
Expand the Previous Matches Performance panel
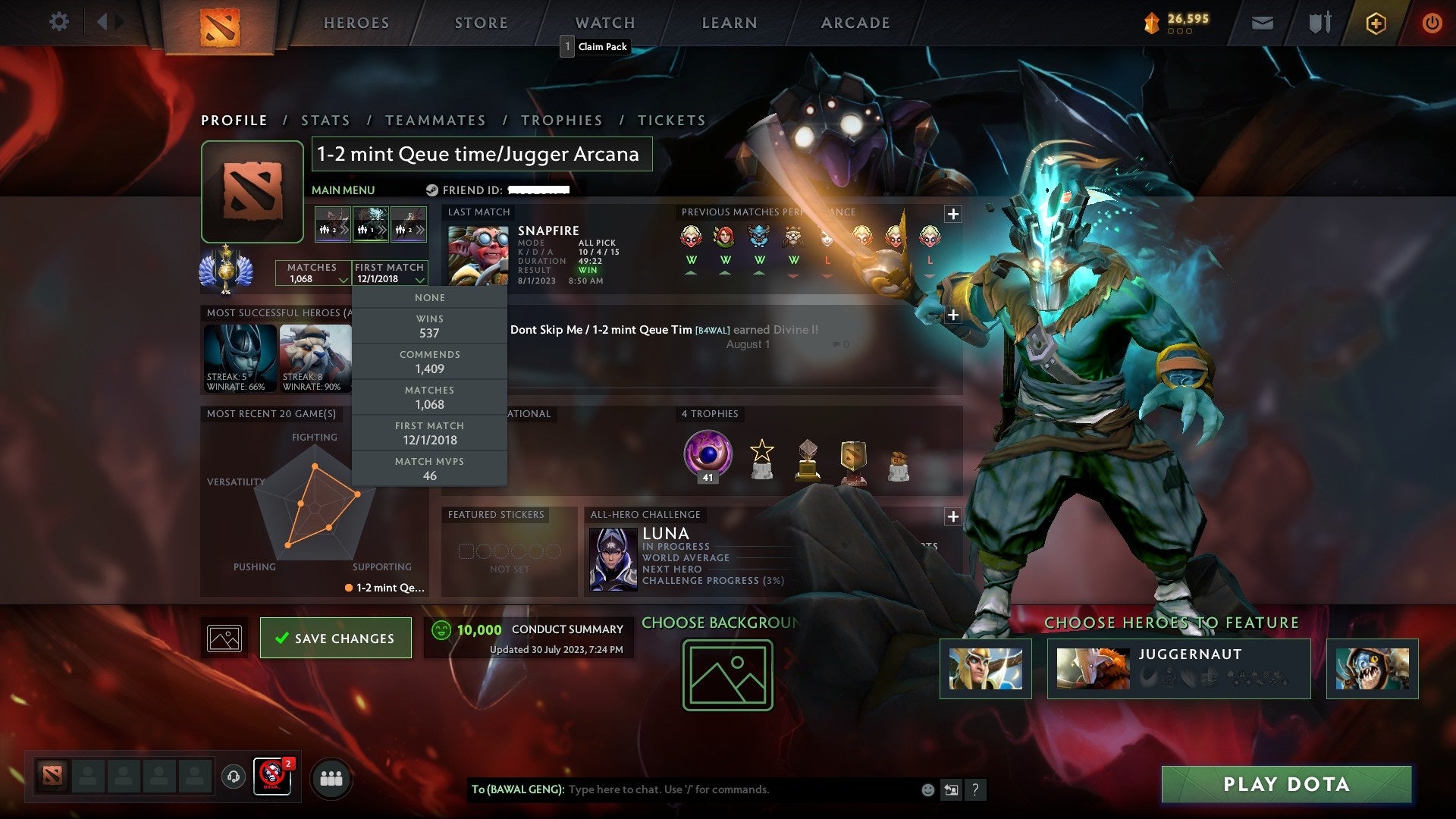[953, 213]
